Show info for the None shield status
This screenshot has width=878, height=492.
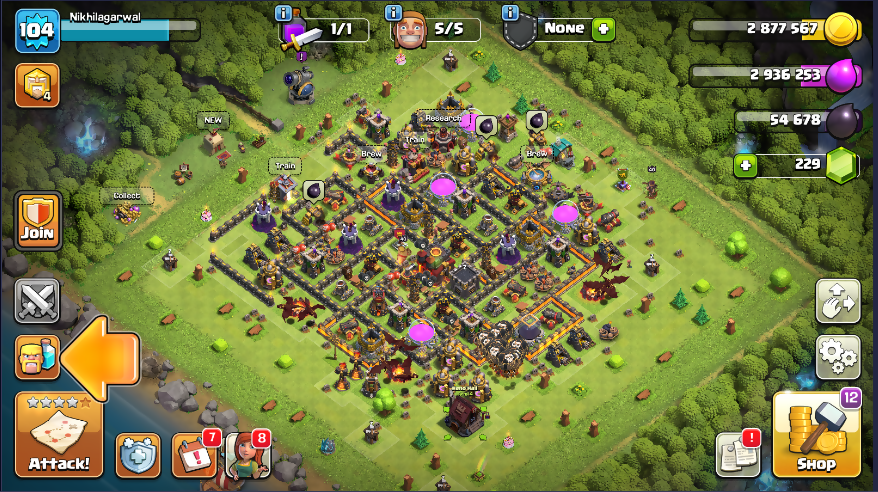click(512, 14)
